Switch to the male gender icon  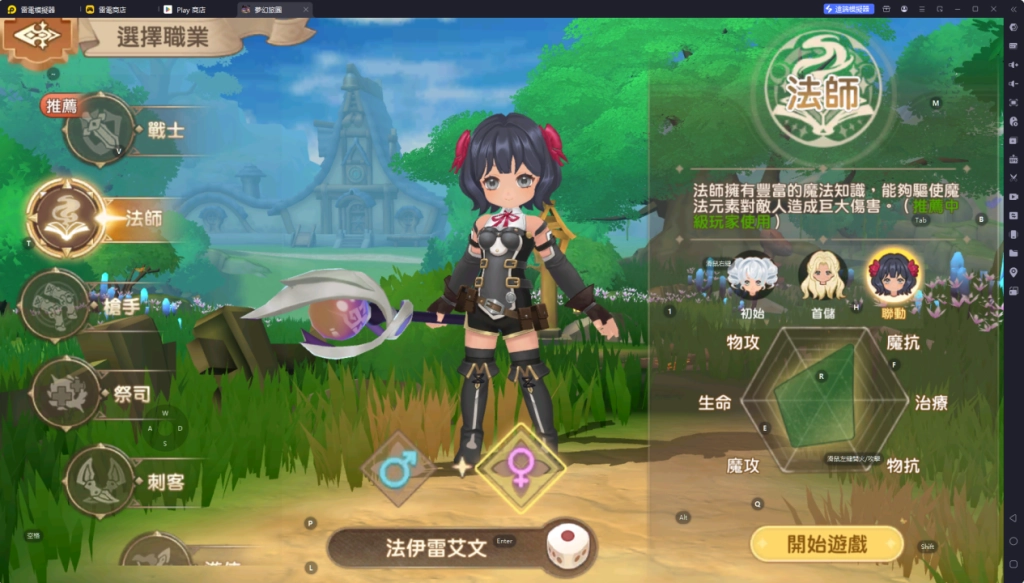[397, 467]
